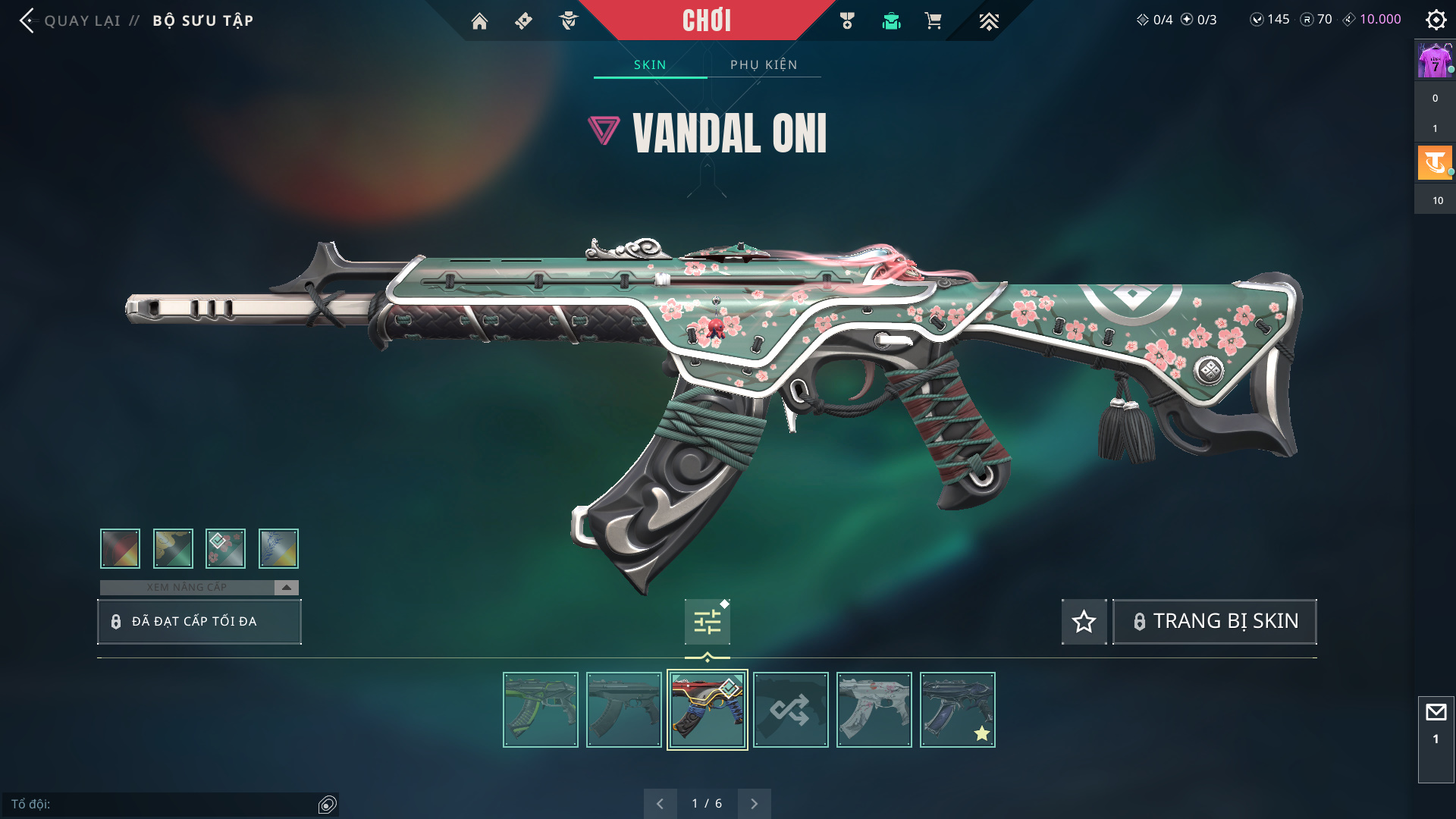1456x819 pixels.
Task: Mark this skin as favorite with the star
Action: (x=1084, y=622)
